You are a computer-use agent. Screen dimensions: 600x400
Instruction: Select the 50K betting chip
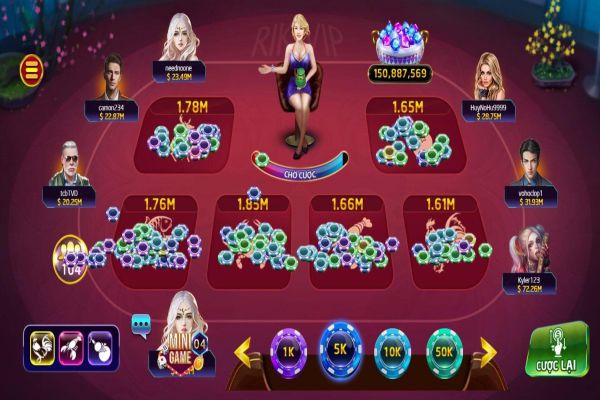pos(445,351)
